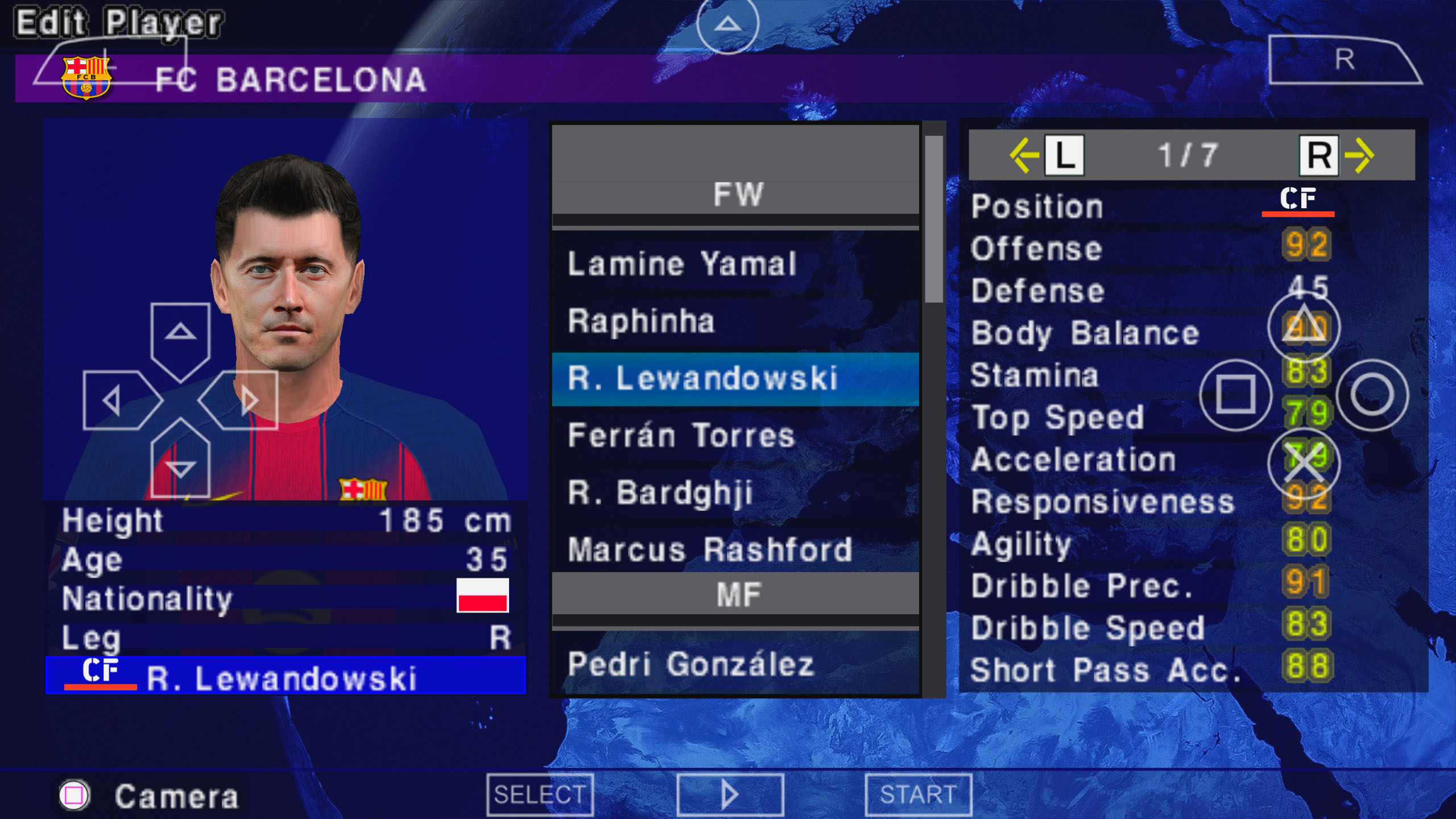The width and height of the screenshot is (1456, 819).
Task: Tap the emulator START touch button
Action: pyautogui.click(x=918, y=794)
